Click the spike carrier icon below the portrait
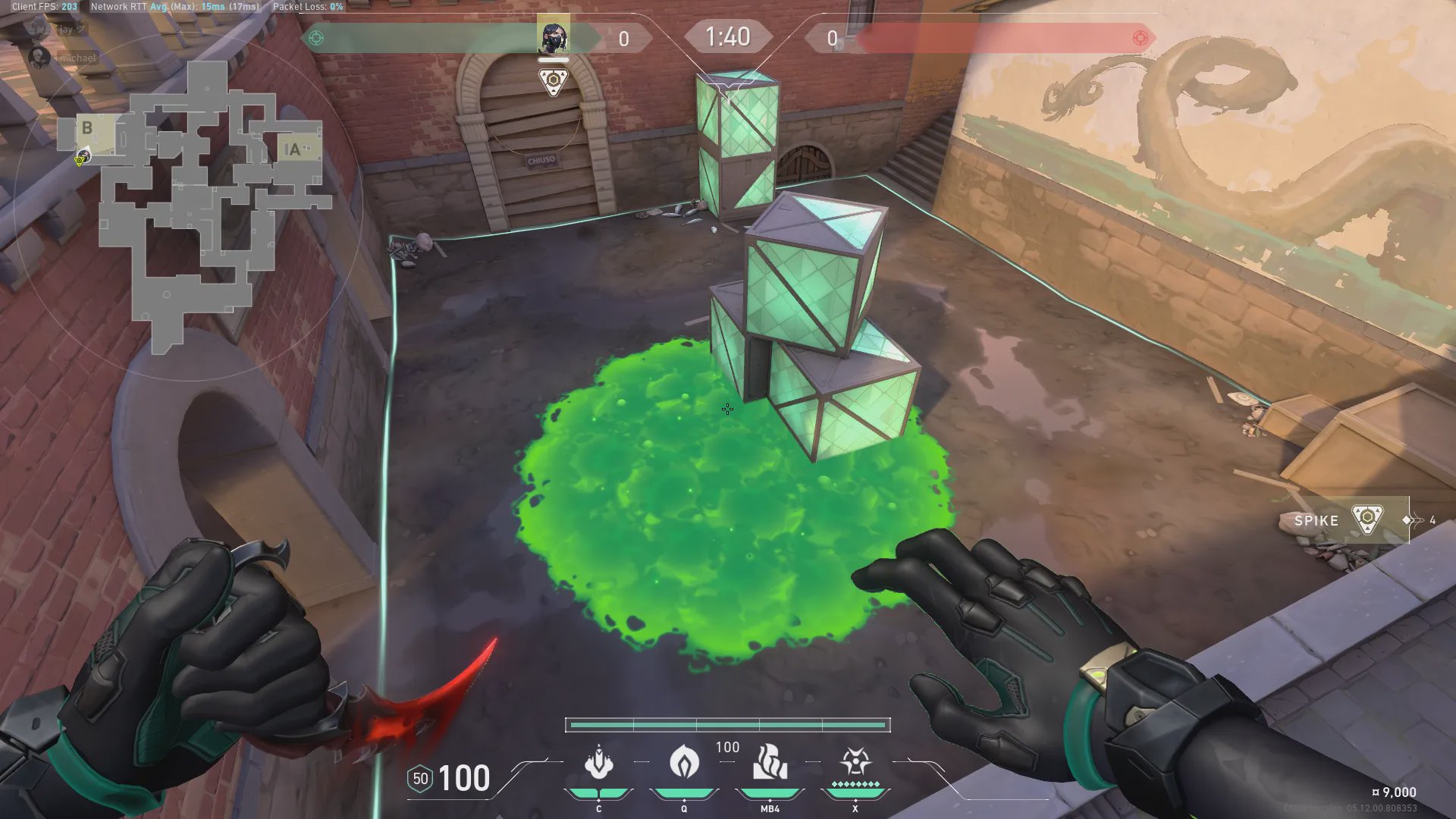 click(x=553, y=81)
